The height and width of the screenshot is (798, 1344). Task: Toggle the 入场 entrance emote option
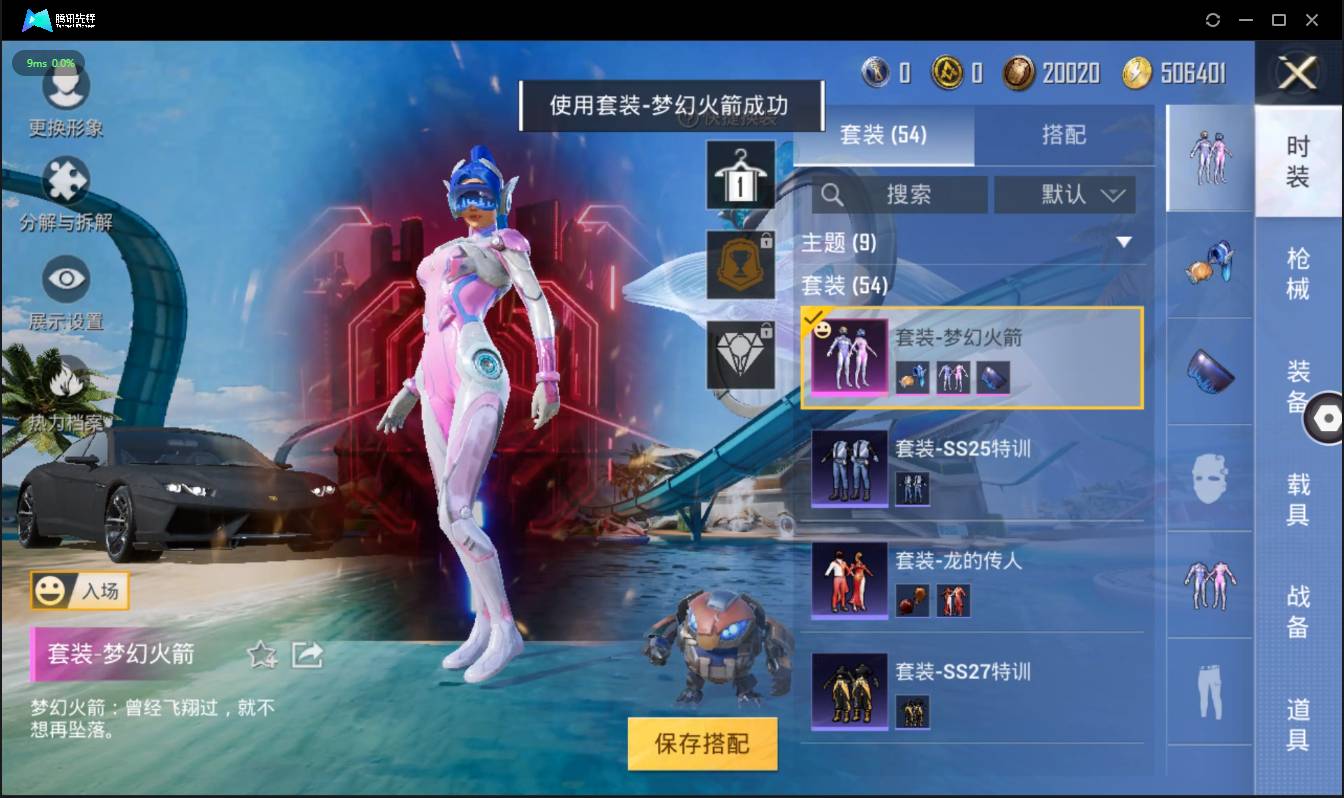pos(79,590)
